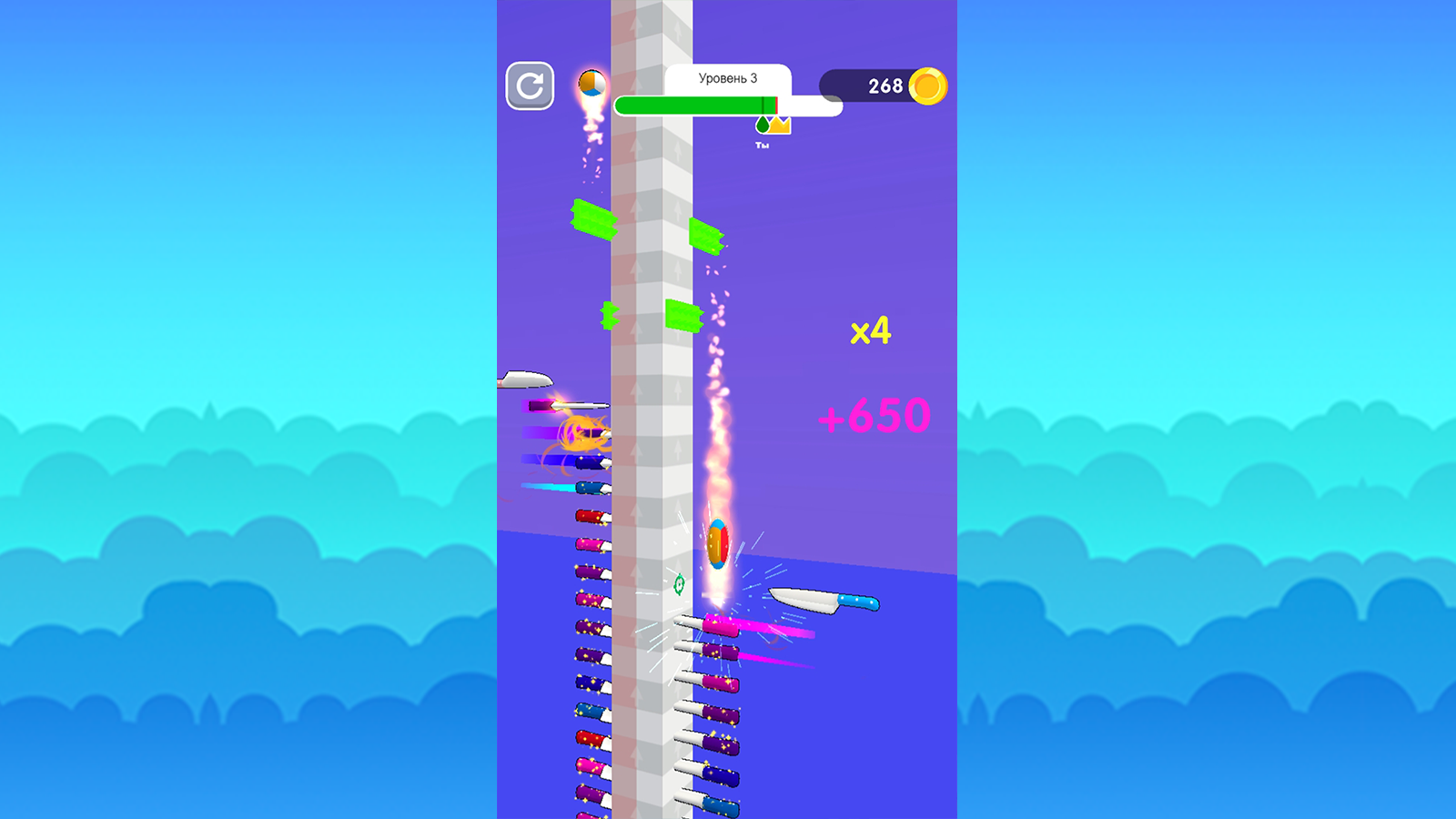The height and width of the screenshot is (819, 1456).
Task: Tap the green droplet marker under the progress bar
Action: pos(763,125)
